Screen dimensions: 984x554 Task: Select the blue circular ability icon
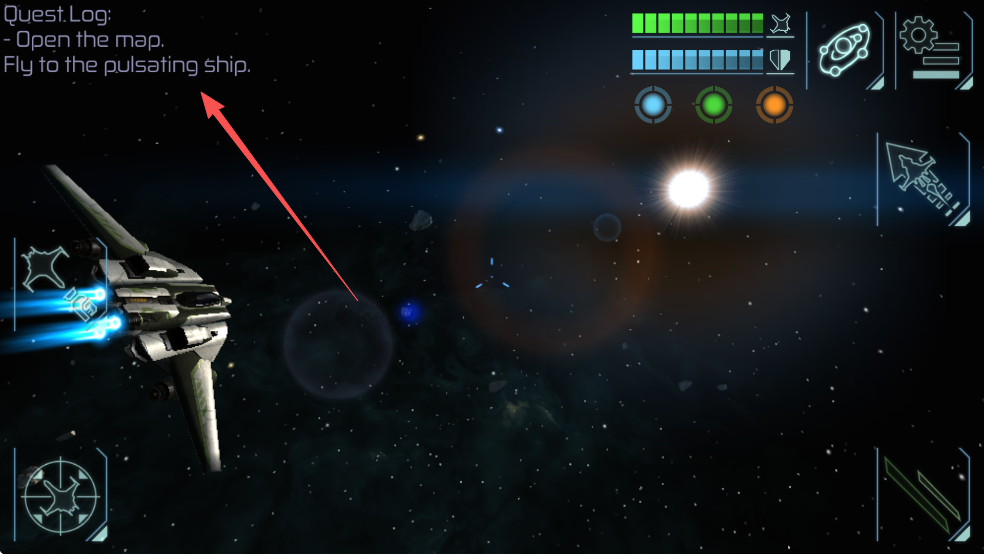(x=653, y=105)
